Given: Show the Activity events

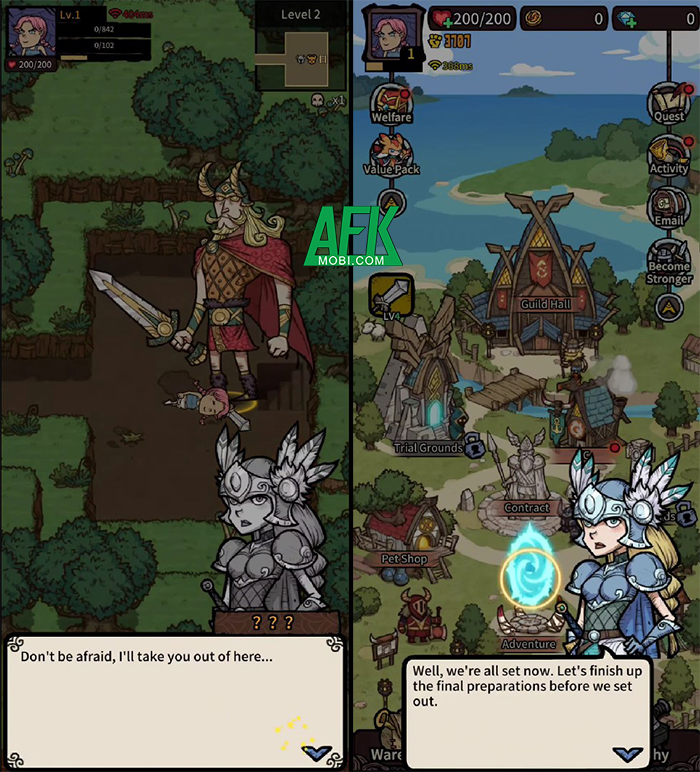Looking at the screenshot, I should [x=668, y=154].
